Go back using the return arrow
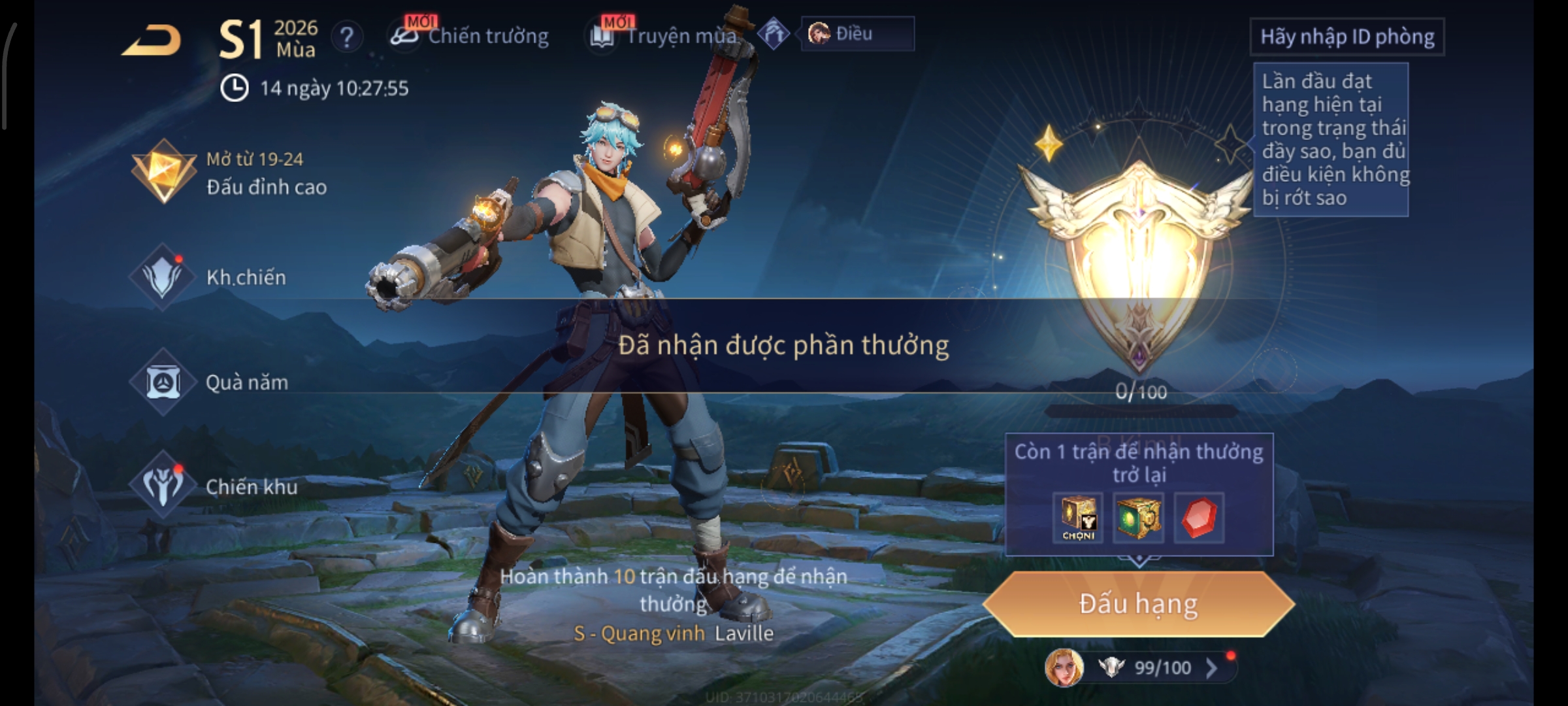Screen dimensions: 1568x706 point(152,41)
